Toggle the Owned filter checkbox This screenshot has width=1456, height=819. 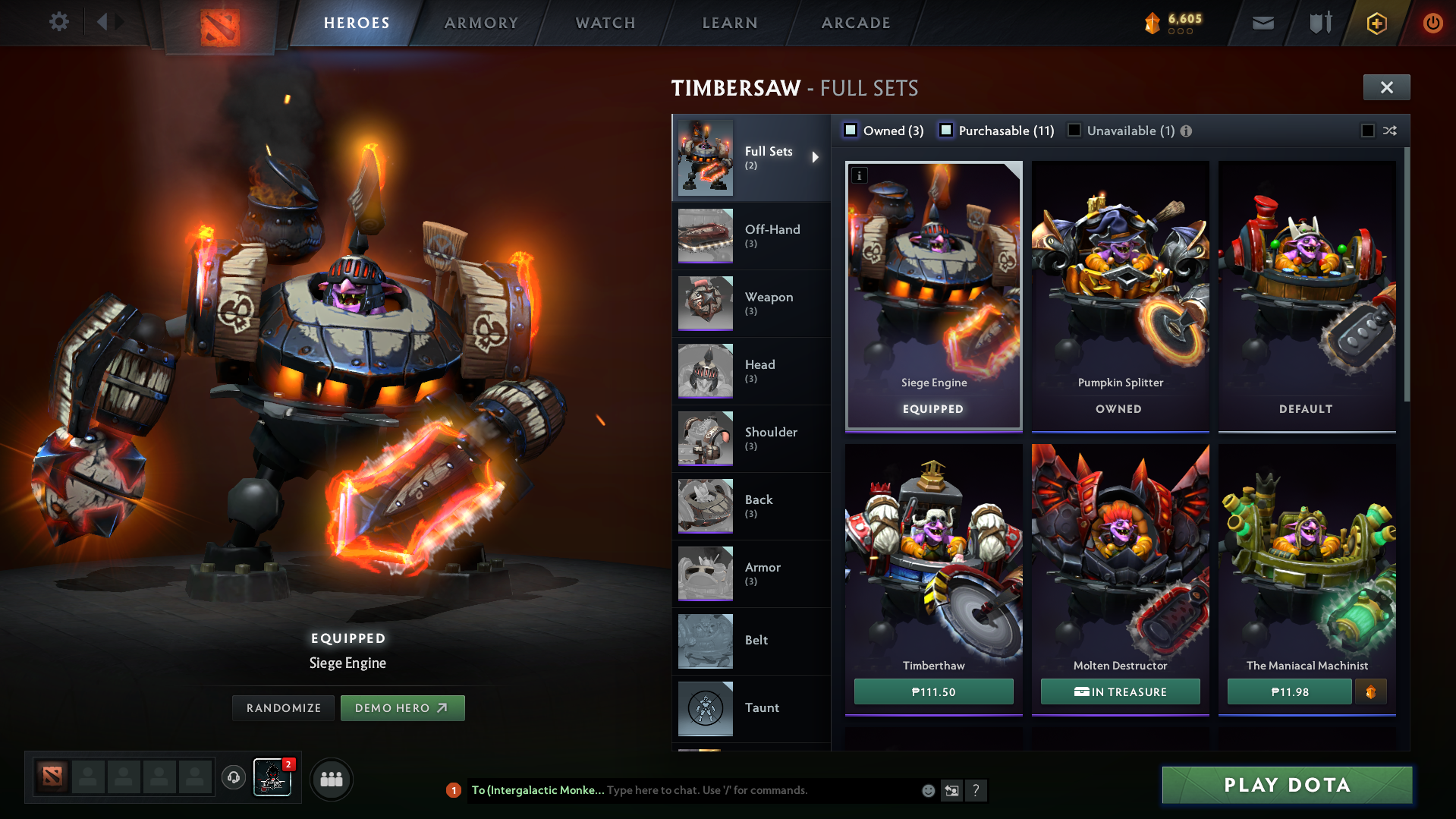[x=851, y=131]
